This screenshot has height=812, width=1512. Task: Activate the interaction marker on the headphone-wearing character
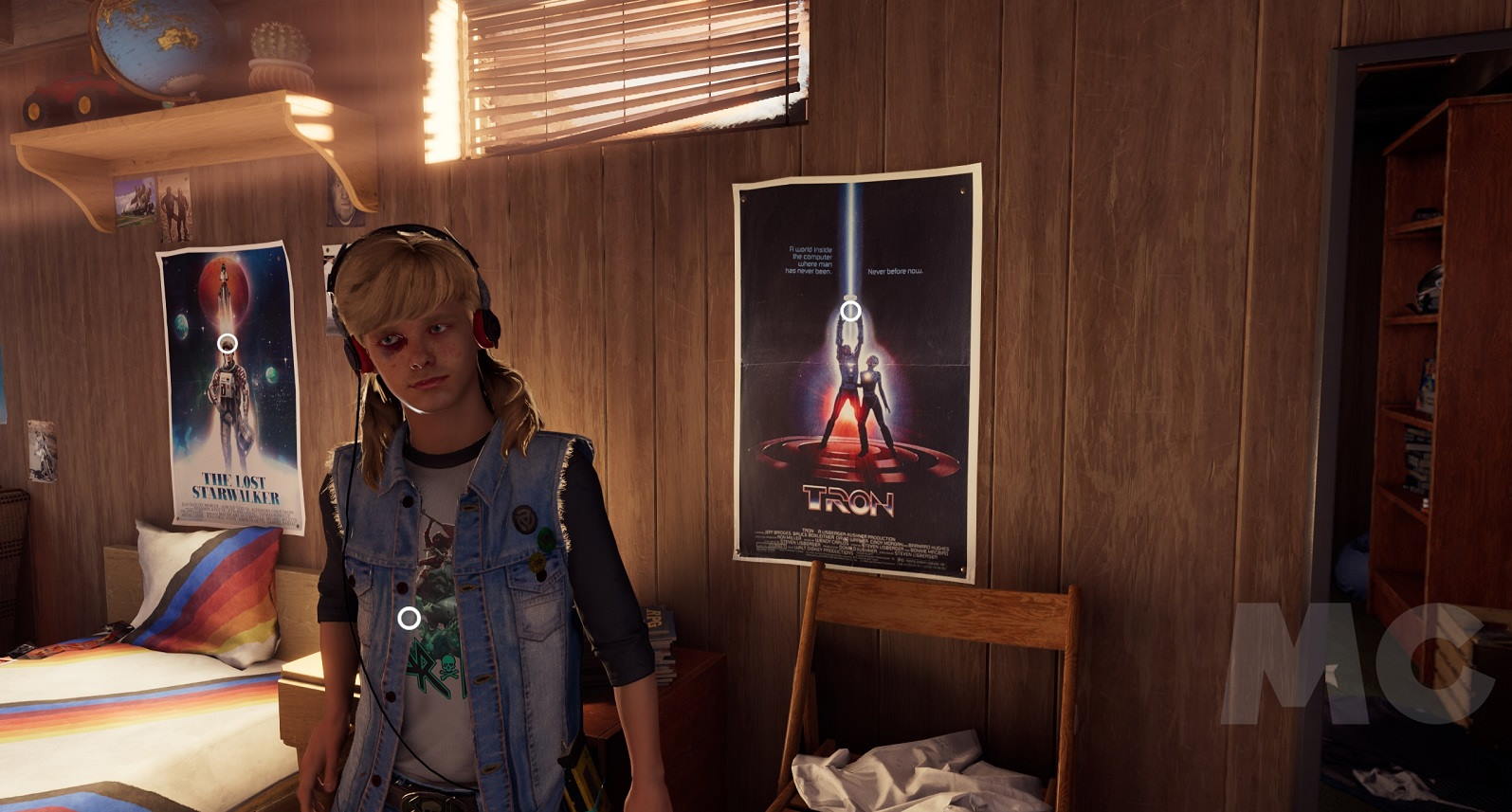[x=409, y=618]
